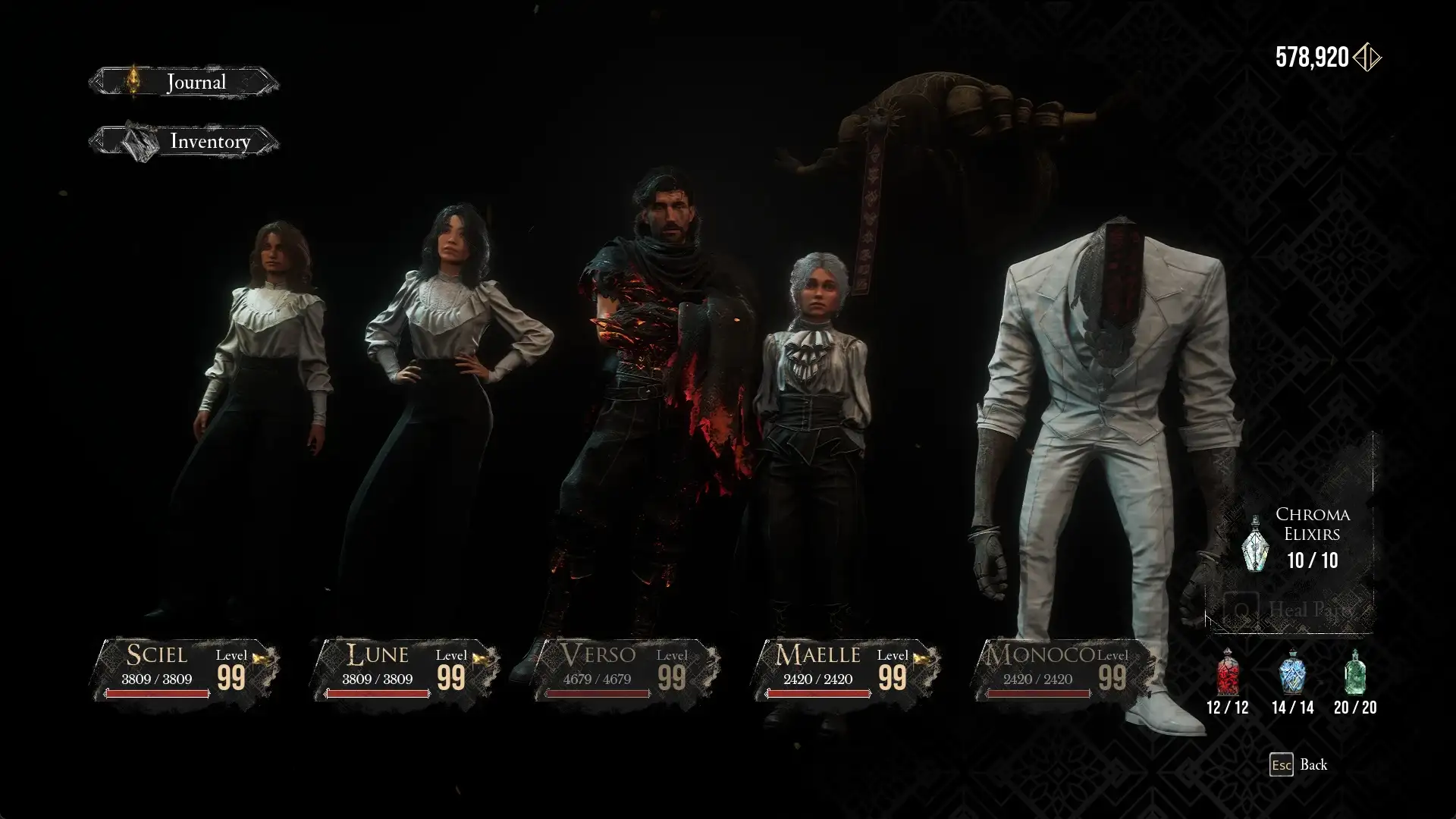This screenshot has width=1456, height=819.
Task: Click the red tint flask icon
Action: [x=1227, y=673]
